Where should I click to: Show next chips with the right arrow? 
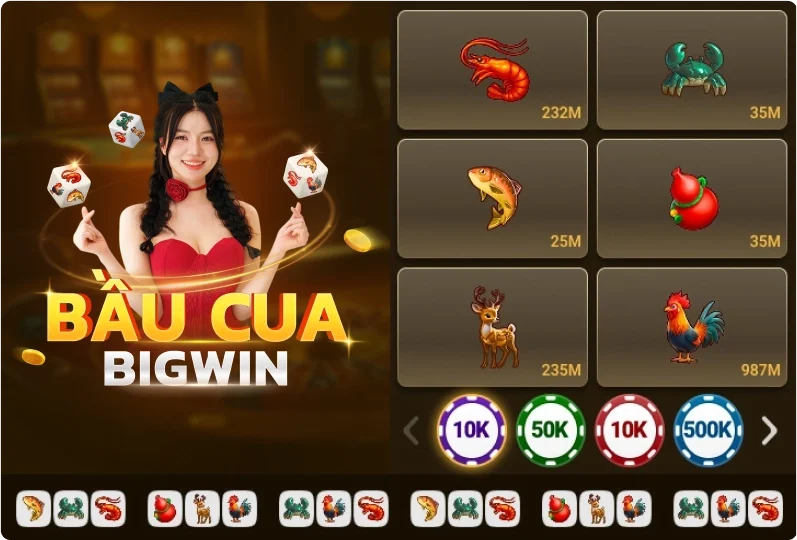coord(769,431)
